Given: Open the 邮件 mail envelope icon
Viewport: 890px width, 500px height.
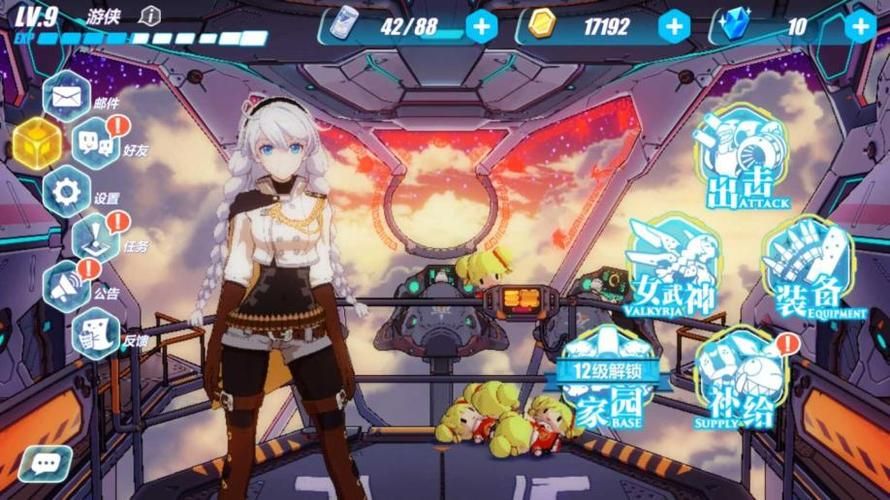Looking at the screenshot, I should 67,97.
